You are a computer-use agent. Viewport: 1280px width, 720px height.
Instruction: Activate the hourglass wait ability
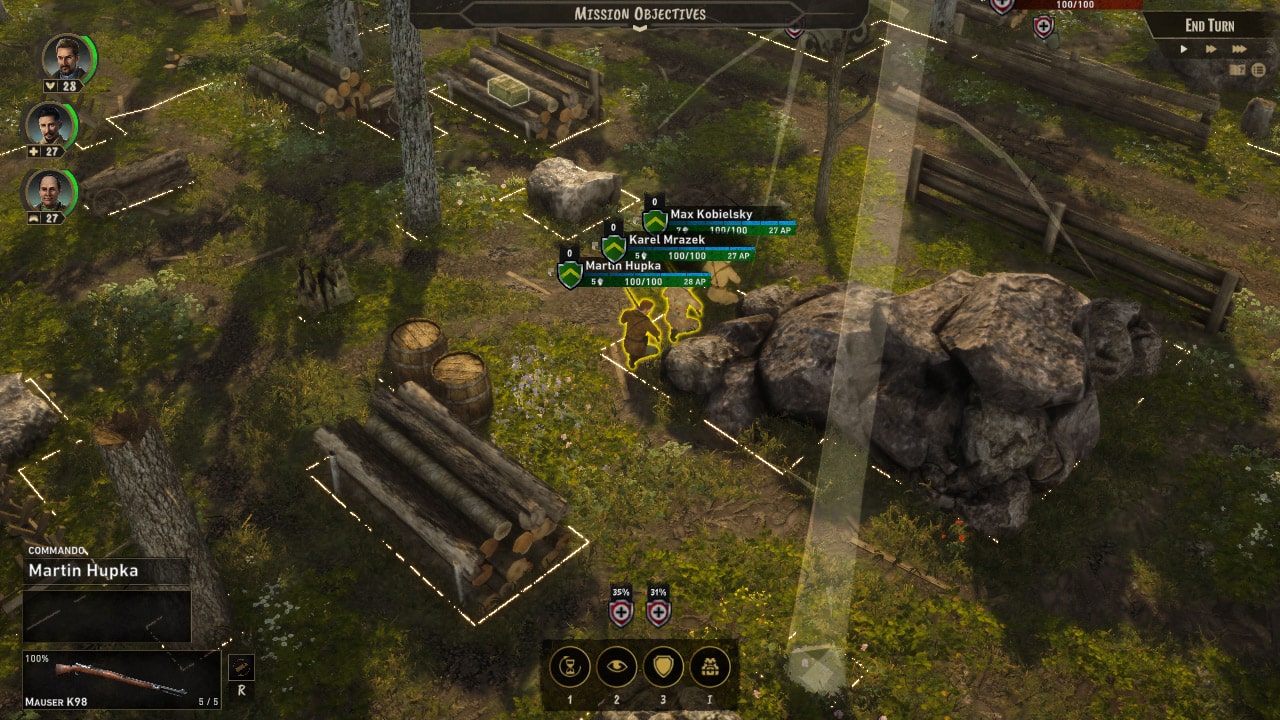[x=570, y=667]
